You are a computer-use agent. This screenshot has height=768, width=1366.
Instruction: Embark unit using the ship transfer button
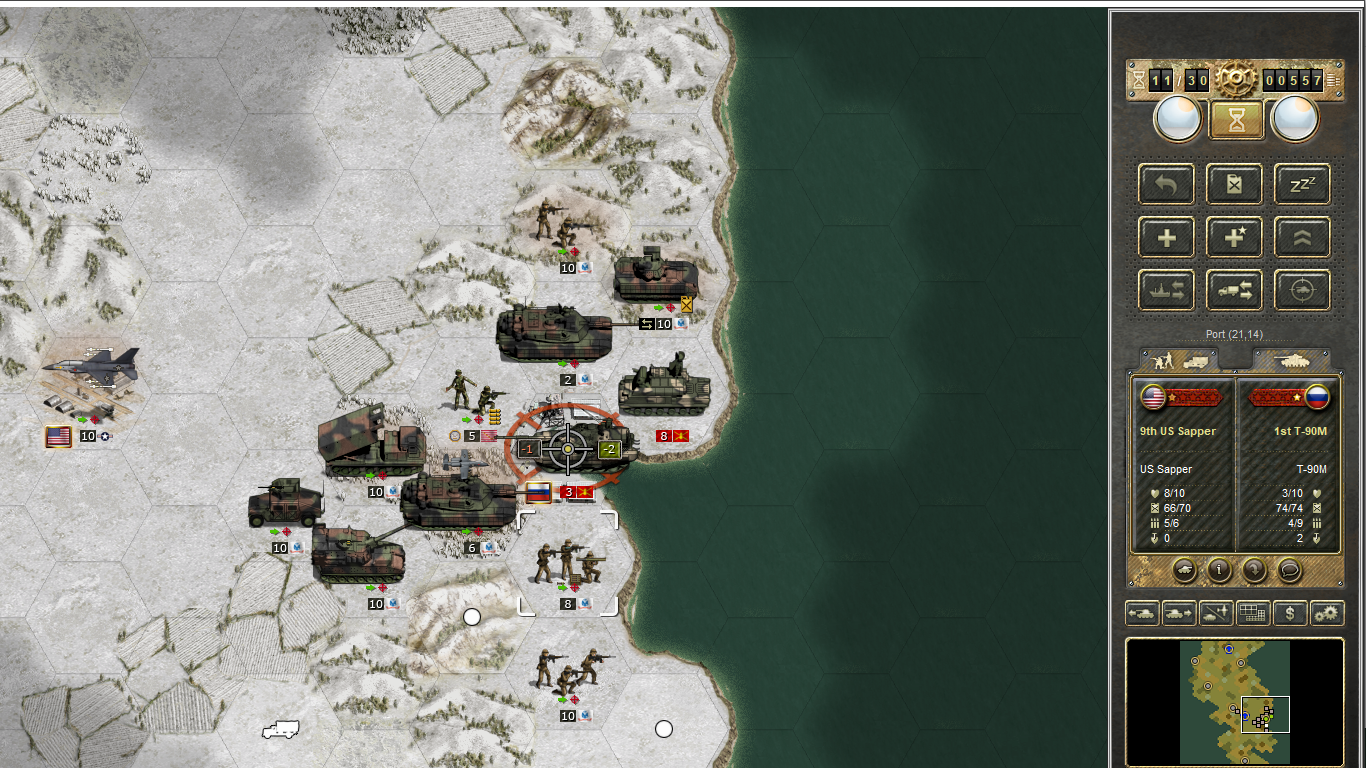point(1166,290)
